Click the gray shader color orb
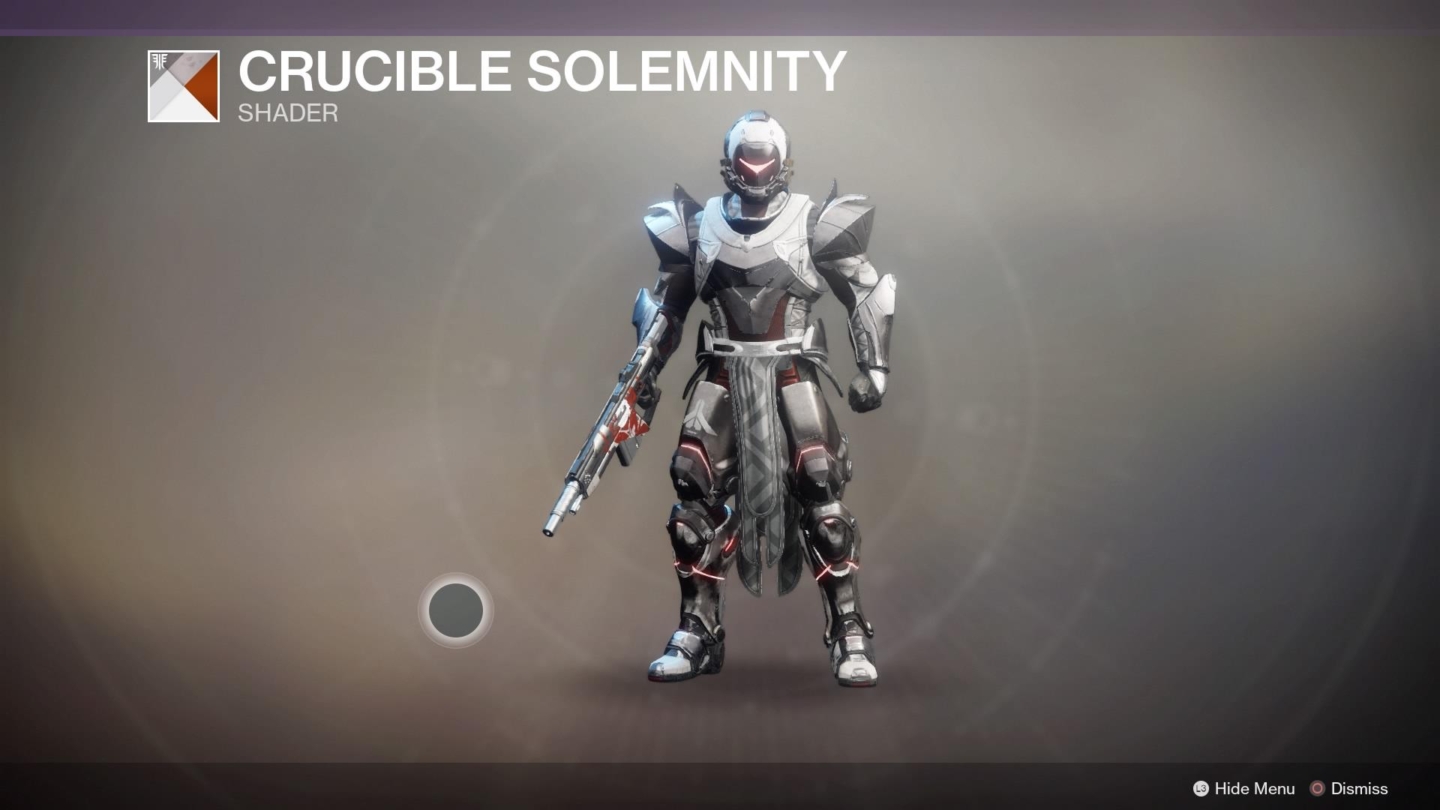The image size is (1440, 810). coord(456,611)
